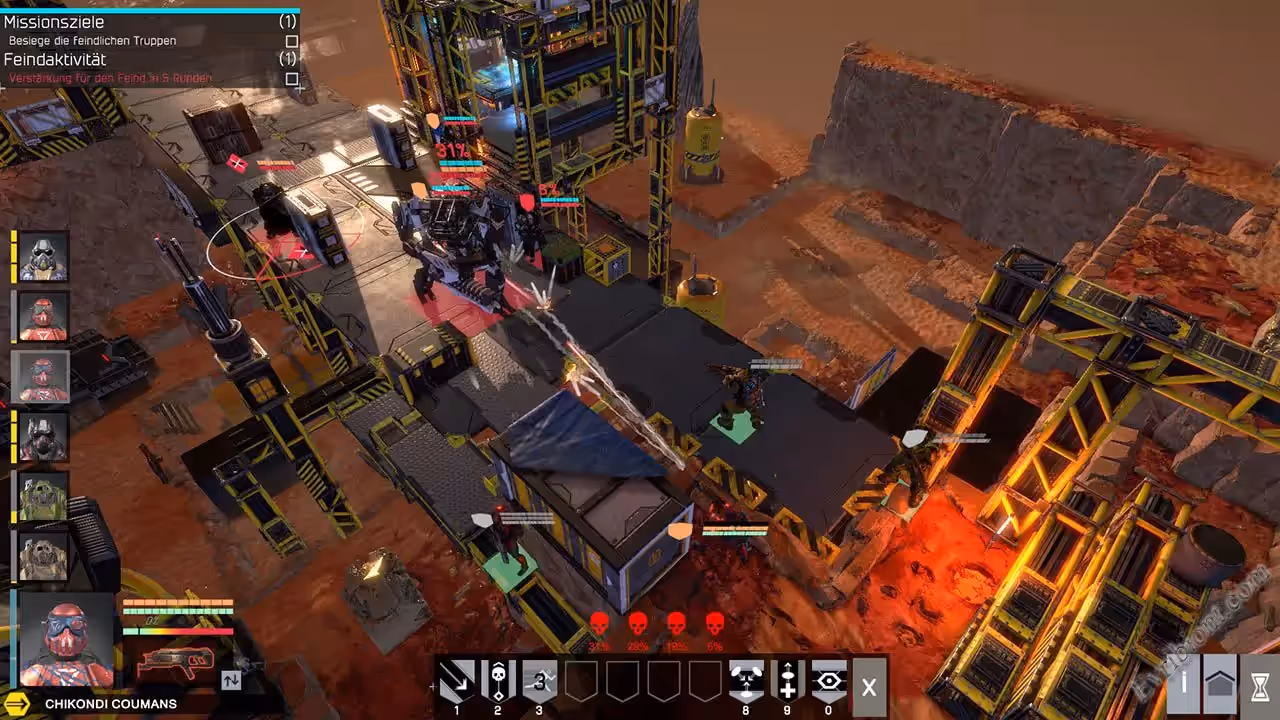Pick the tan armored squad member portrait
Viewport: 1280px width, 720px height.
[x=43, y=556]
